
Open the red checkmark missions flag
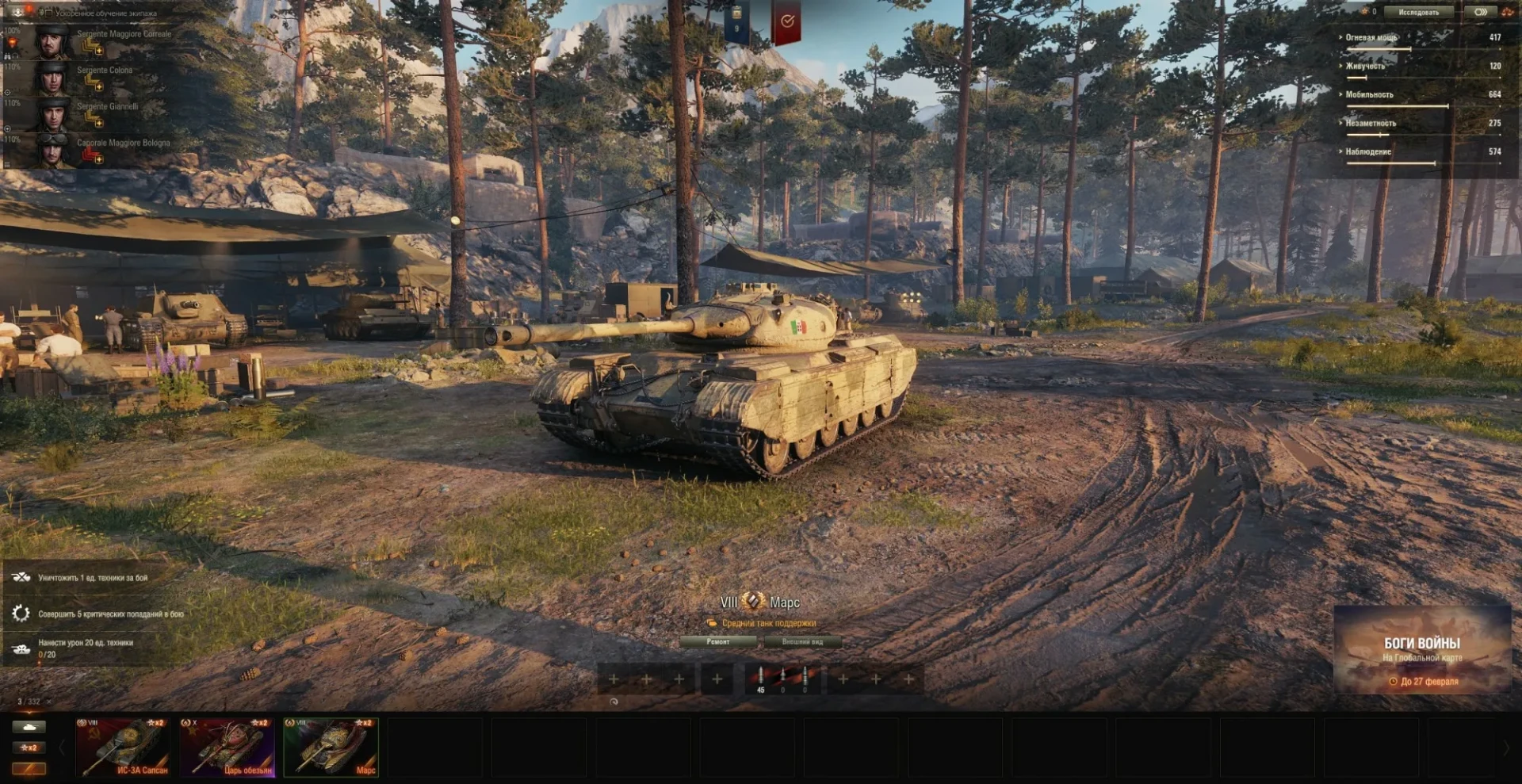[786, 22]
